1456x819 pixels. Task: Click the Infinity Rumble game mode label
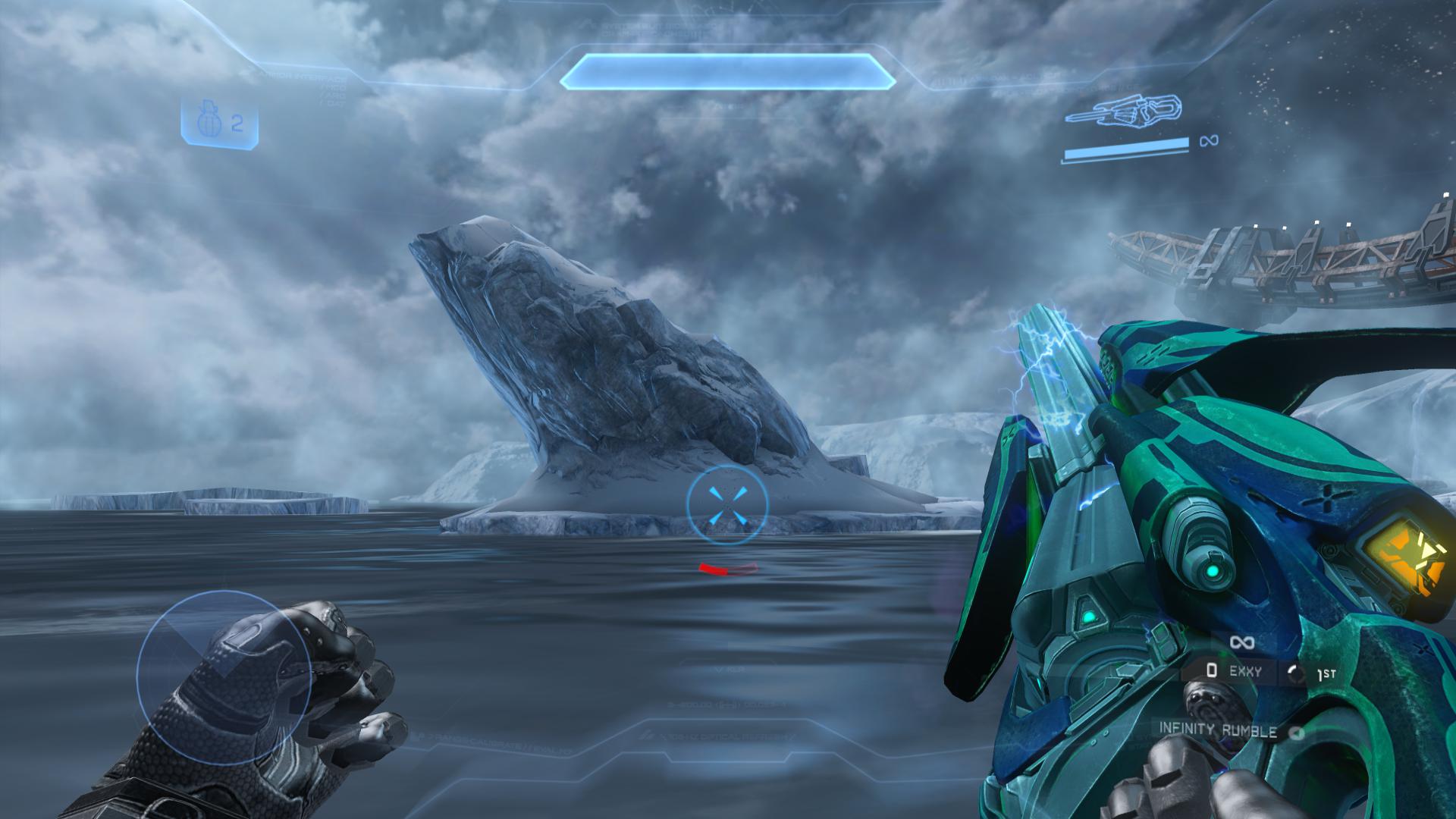[x=1218, y=730]
